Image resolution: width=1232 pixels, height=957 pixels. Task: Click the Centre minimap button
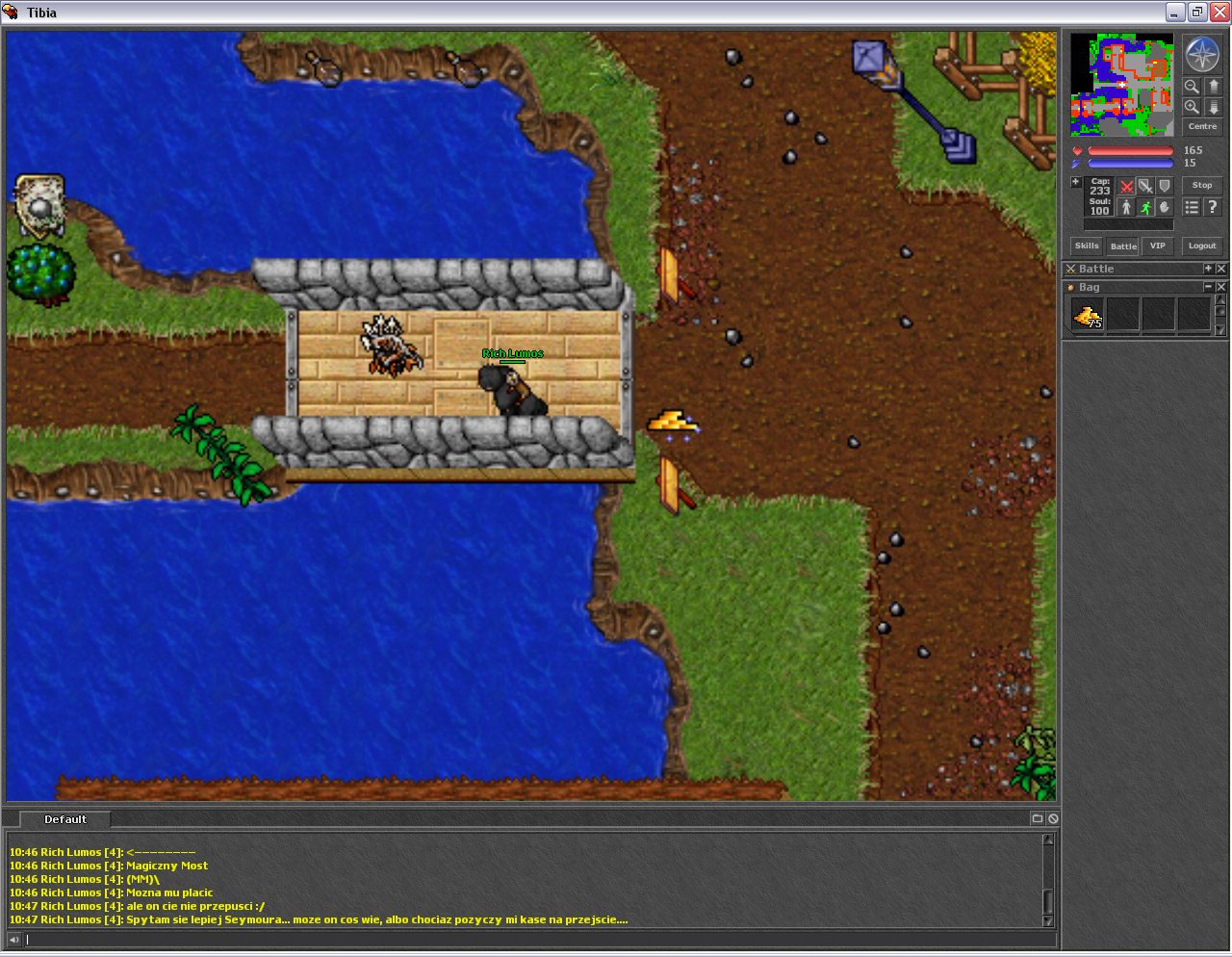point(1201,126)
